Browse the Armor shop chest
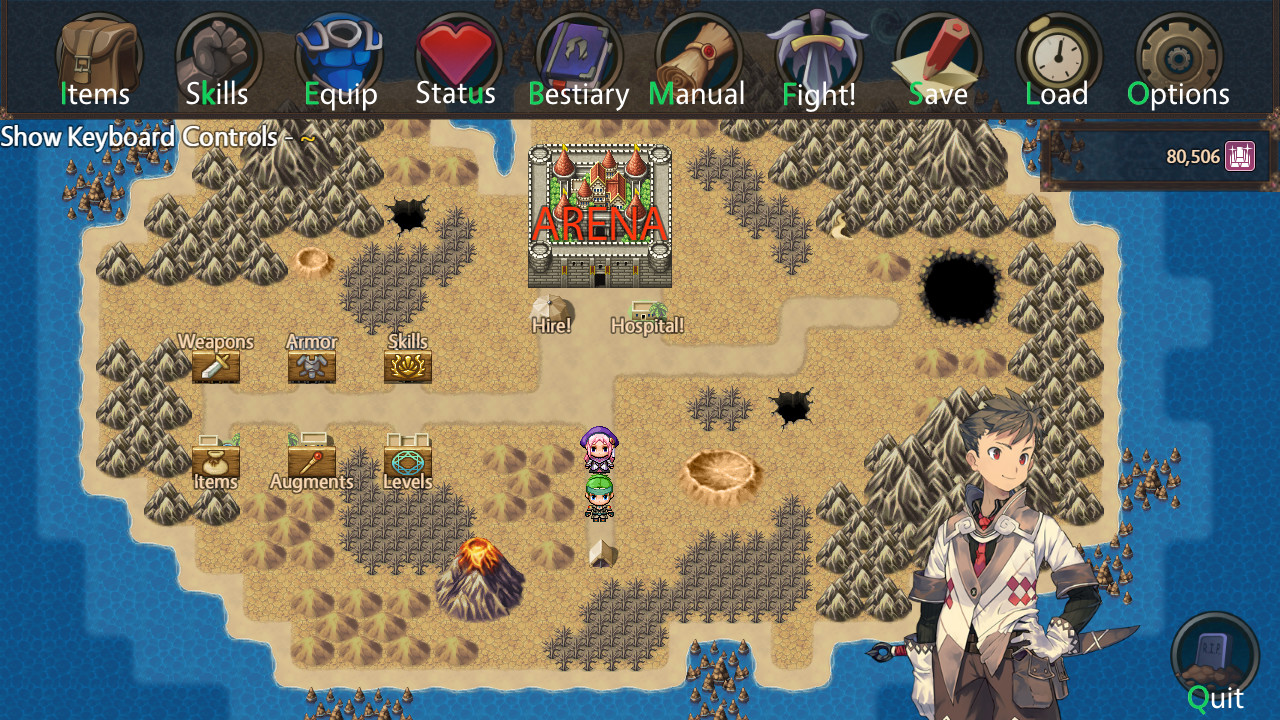The height and width of the screenshot is (720, 1280). tap(311, 365)
